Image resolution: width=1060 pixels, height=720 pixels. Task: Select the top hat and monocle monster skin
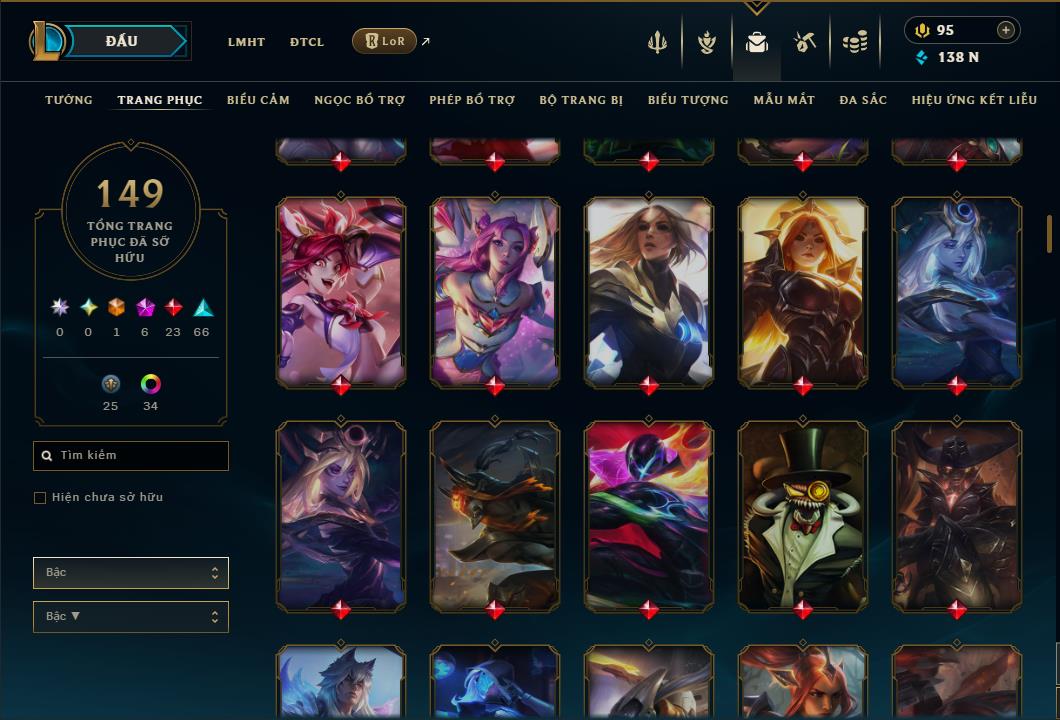[x=803, y=515]
